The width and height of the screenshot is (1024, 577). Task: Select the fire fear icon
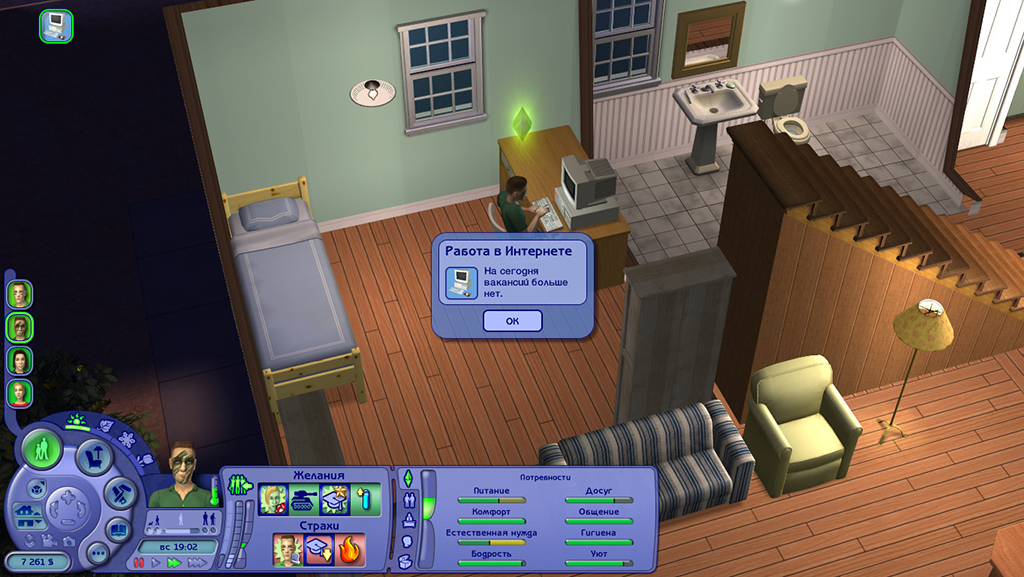[x=351, y=549]
